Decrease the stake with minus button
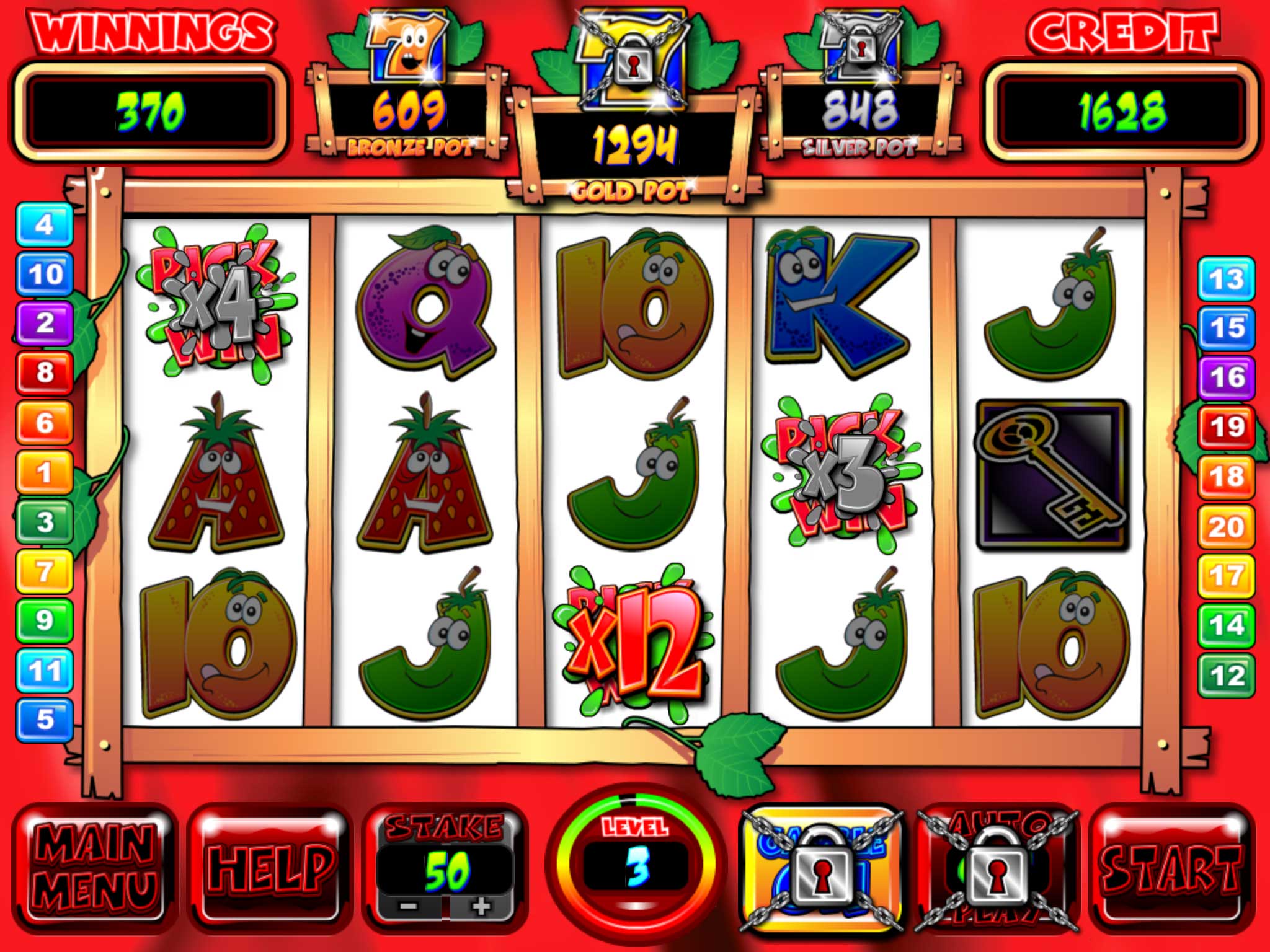The width and height of the screenshot is (1270, 952). point(409,907)
